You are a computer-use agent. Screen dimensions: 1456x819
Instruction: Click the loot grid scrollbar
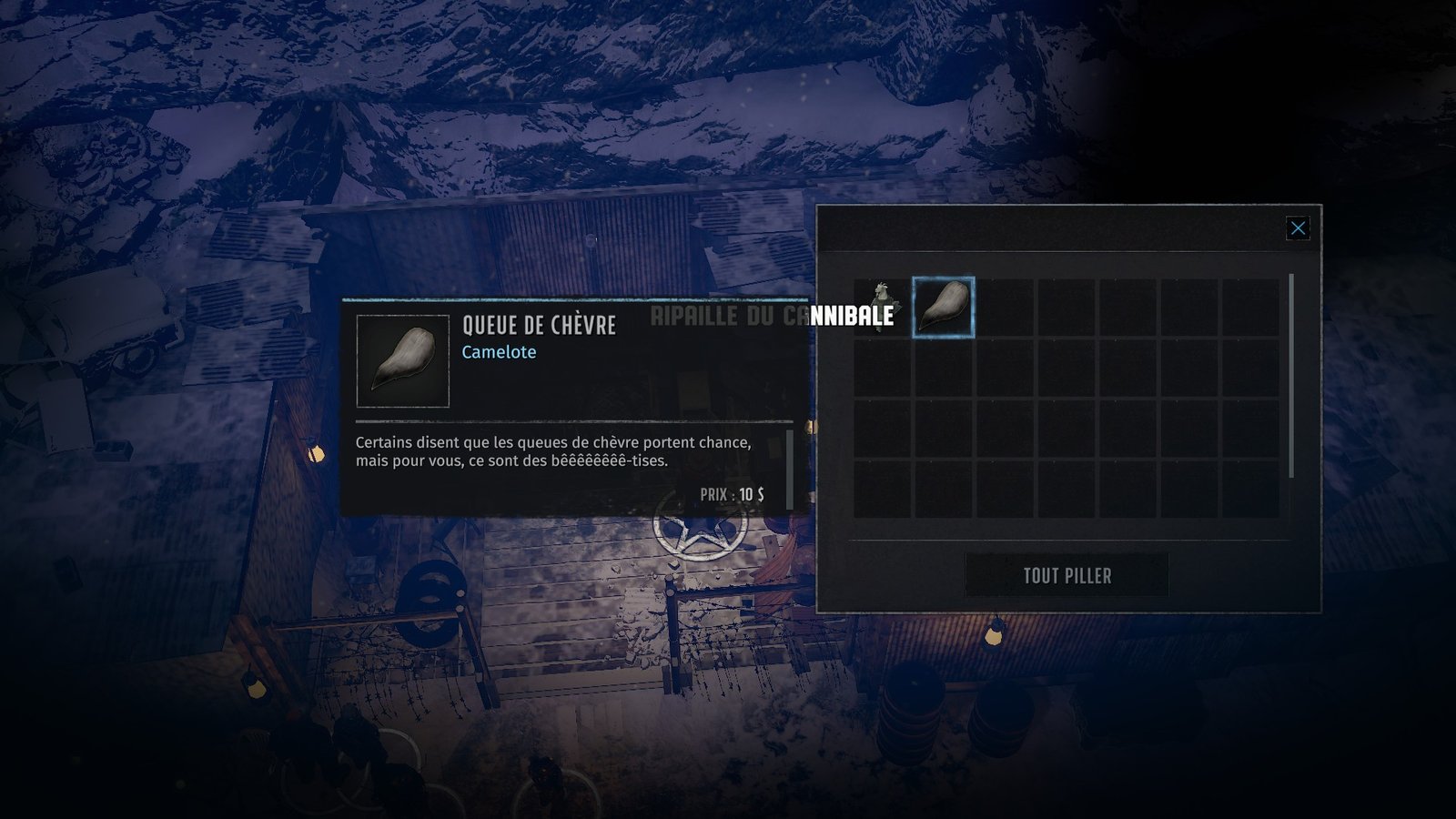click(1291, 375)
